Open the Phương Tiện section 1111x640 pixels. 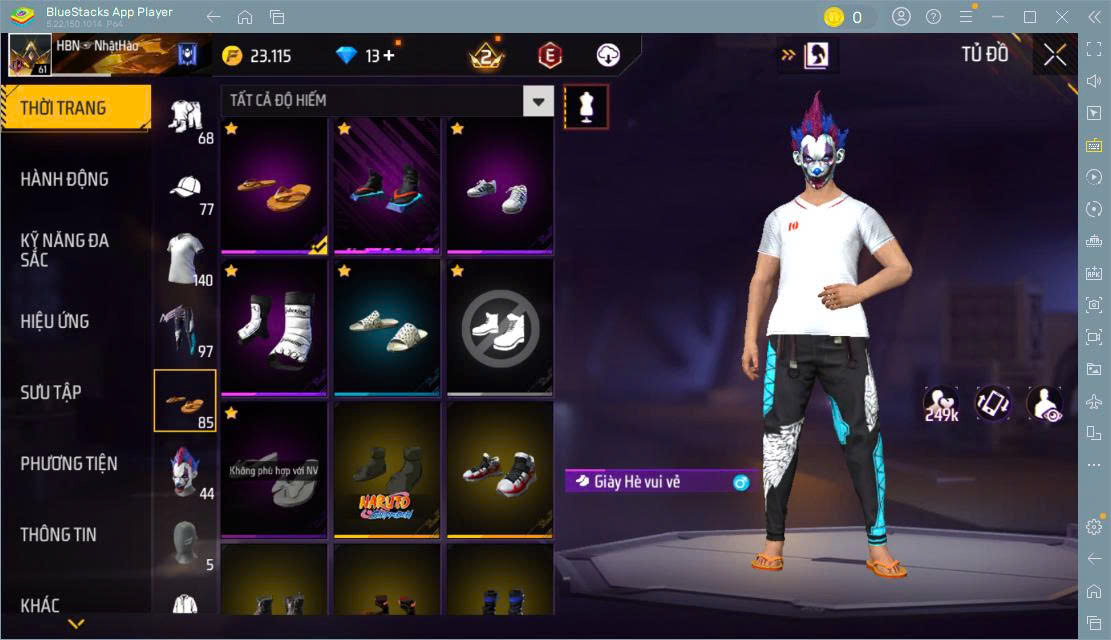(x=69, y=463)
